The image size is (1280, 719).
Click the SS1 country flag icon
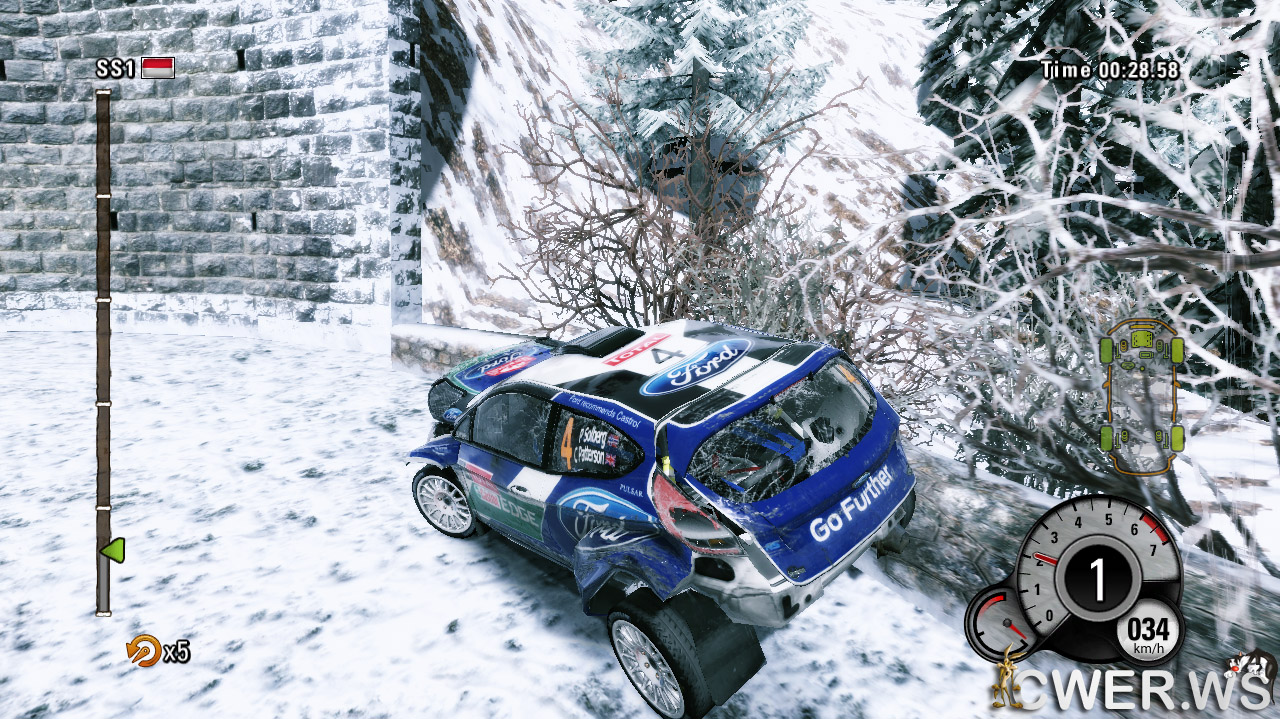coord(158,68)
